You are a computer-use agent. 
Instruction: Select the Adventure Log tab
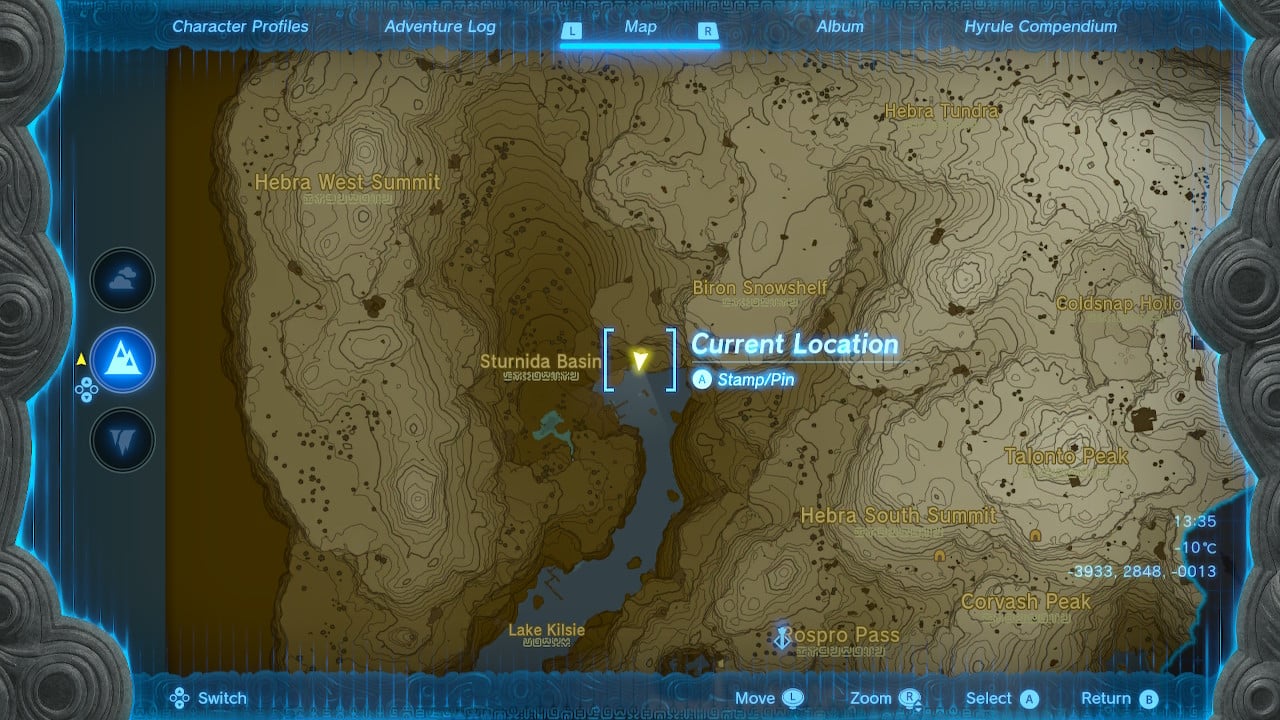pos(440,27)
